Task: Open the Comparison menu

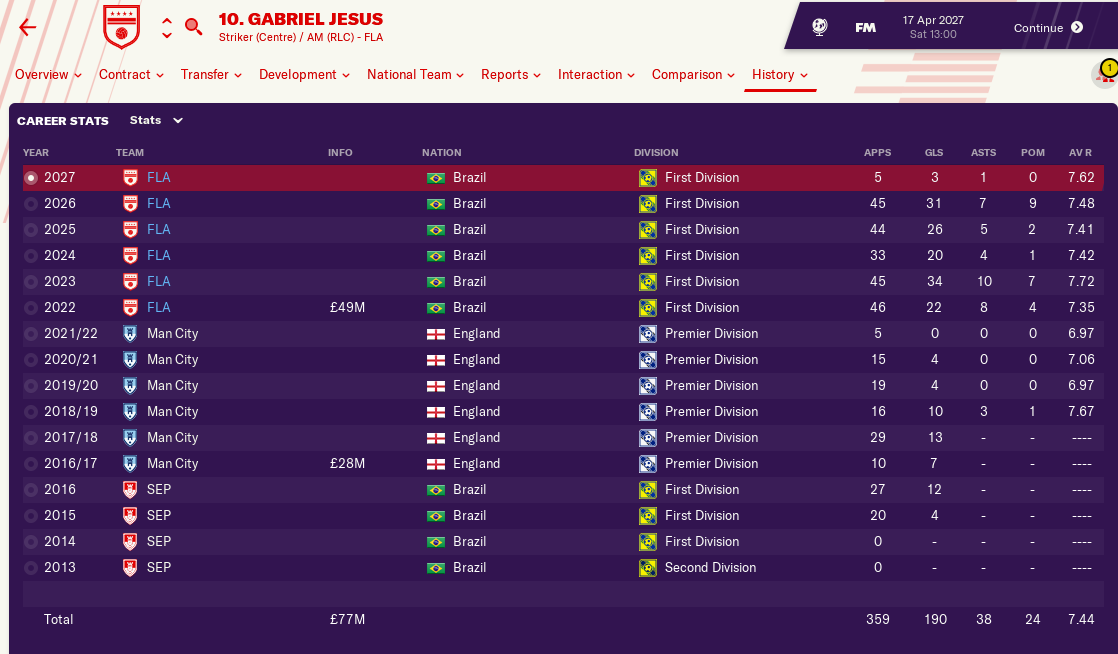Action: click(x=693, y=75)
